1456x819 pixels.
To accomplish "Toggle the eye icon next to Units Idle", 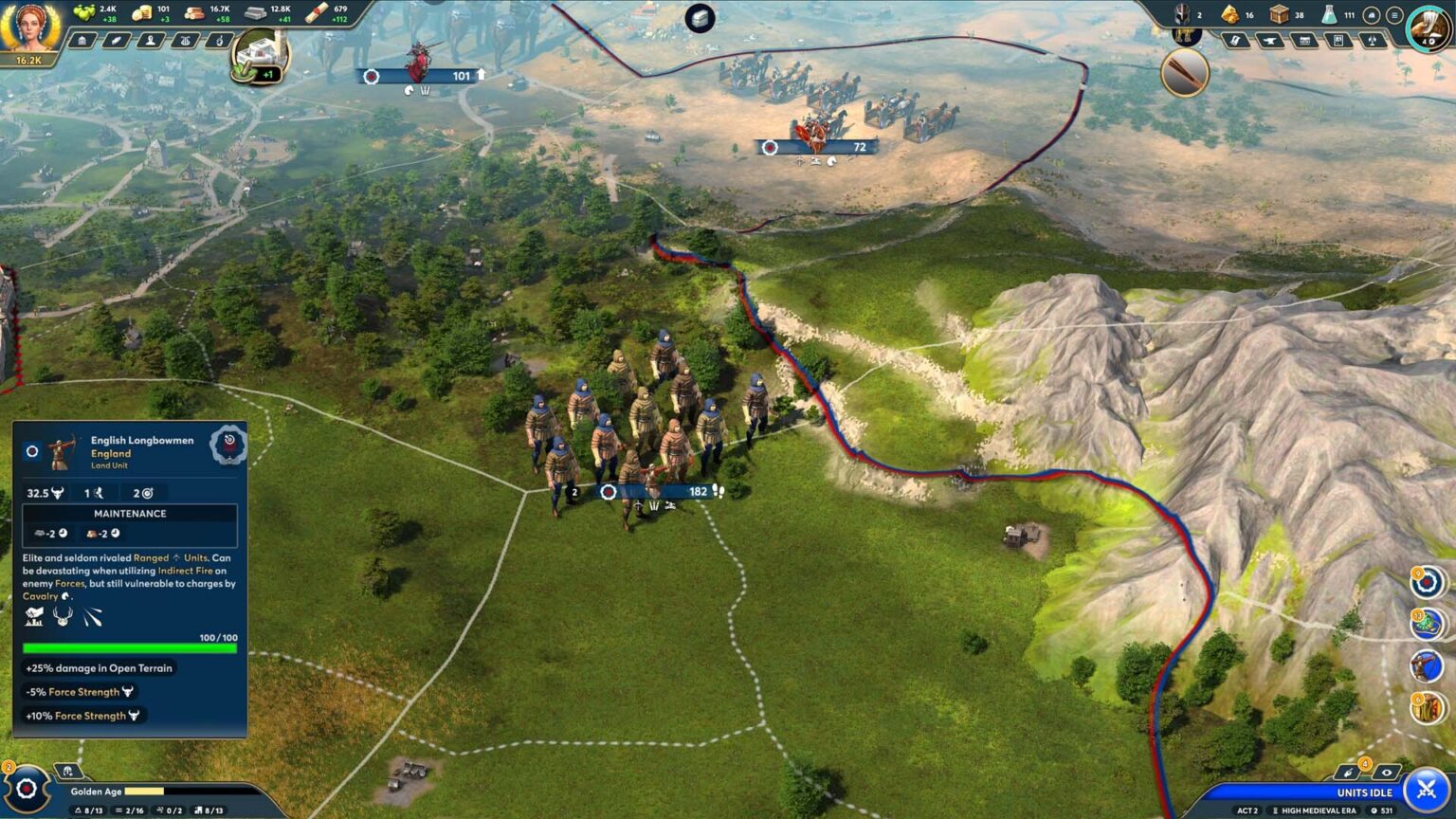I will tap(1386, 773).
